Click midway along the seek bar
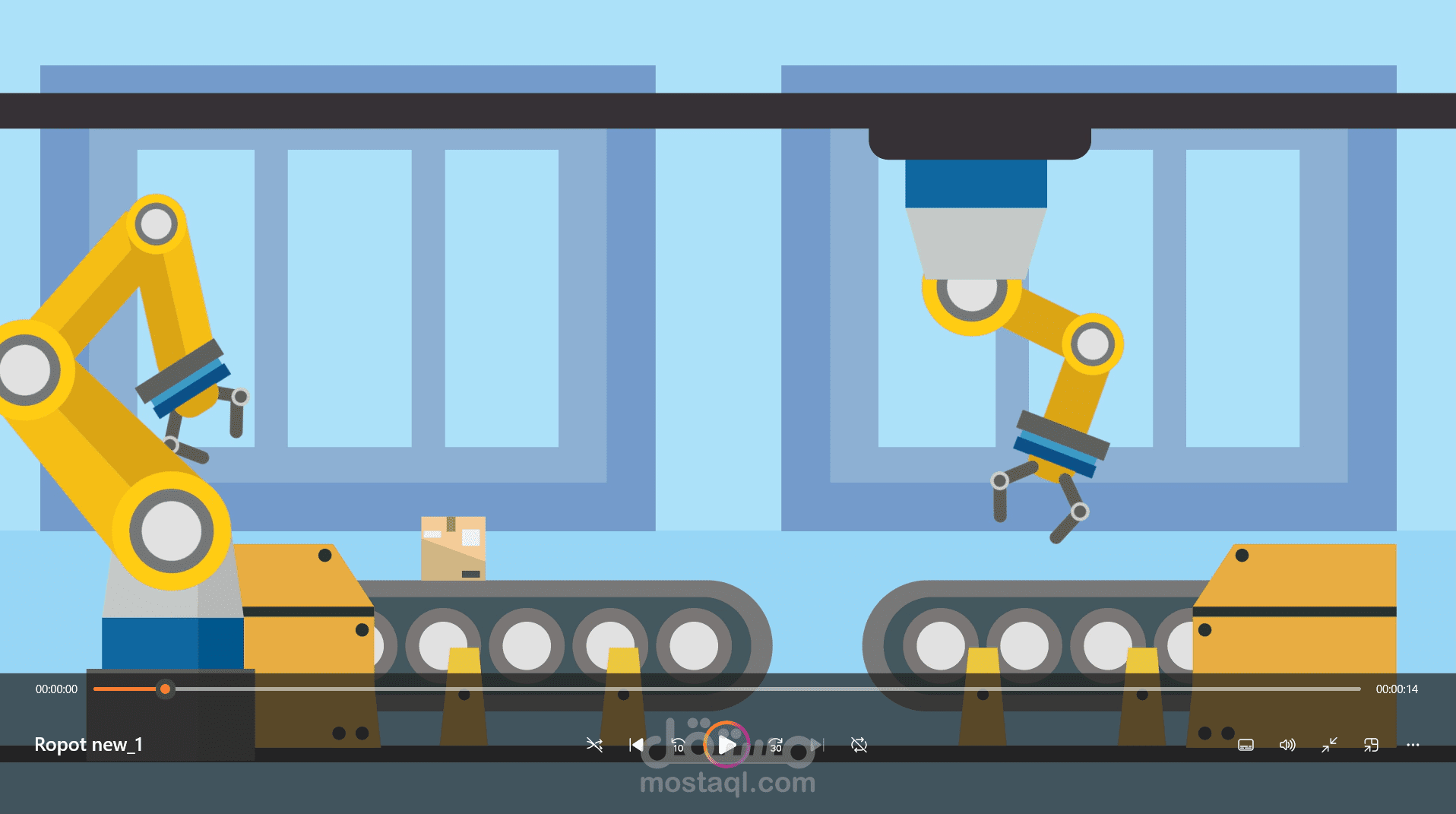The height and width of the screenshot is (814, 1456). [x=726, y=689]
